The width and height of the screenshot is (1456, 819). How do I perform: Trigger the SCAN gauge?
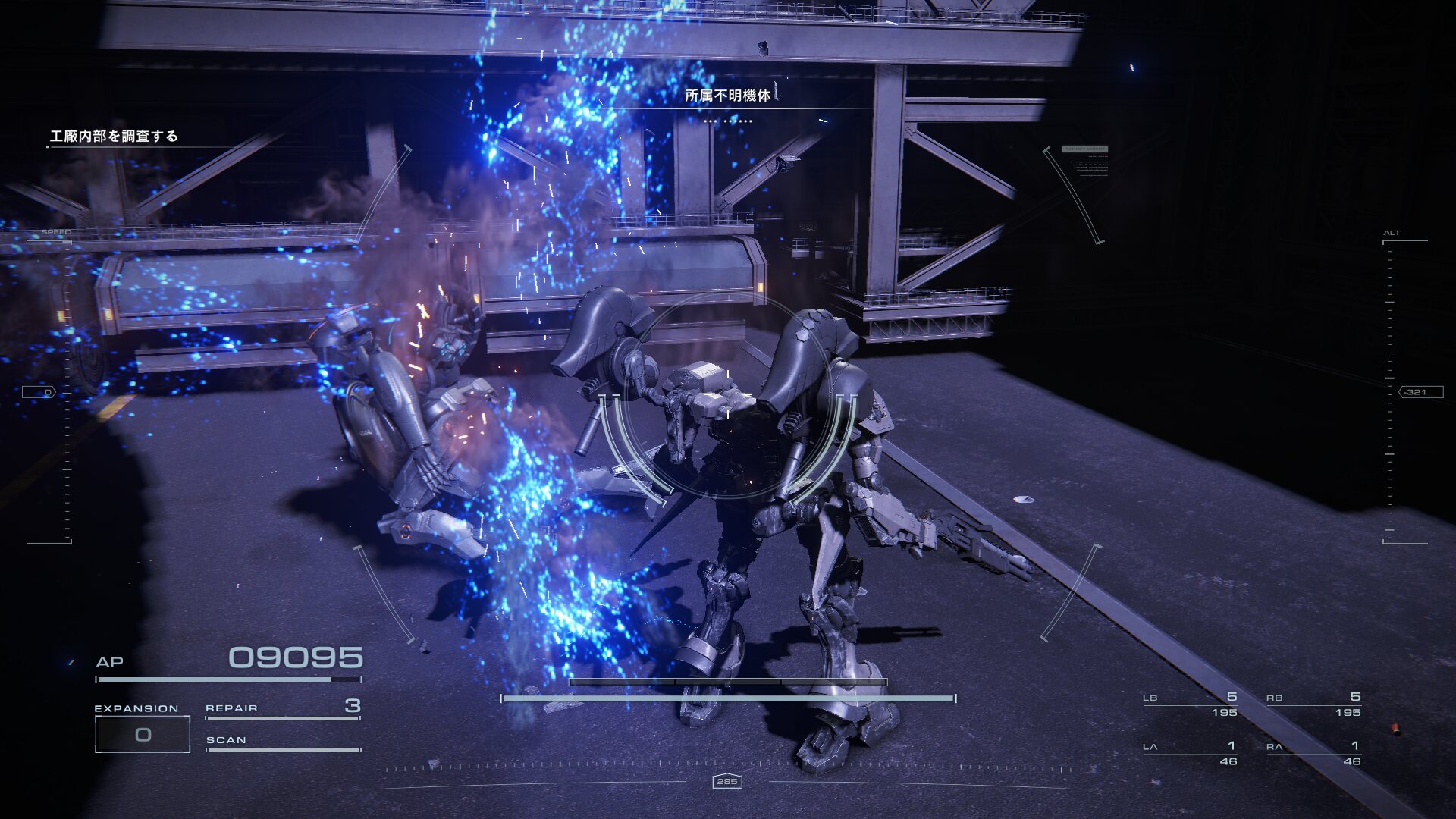tap(282, 742)
